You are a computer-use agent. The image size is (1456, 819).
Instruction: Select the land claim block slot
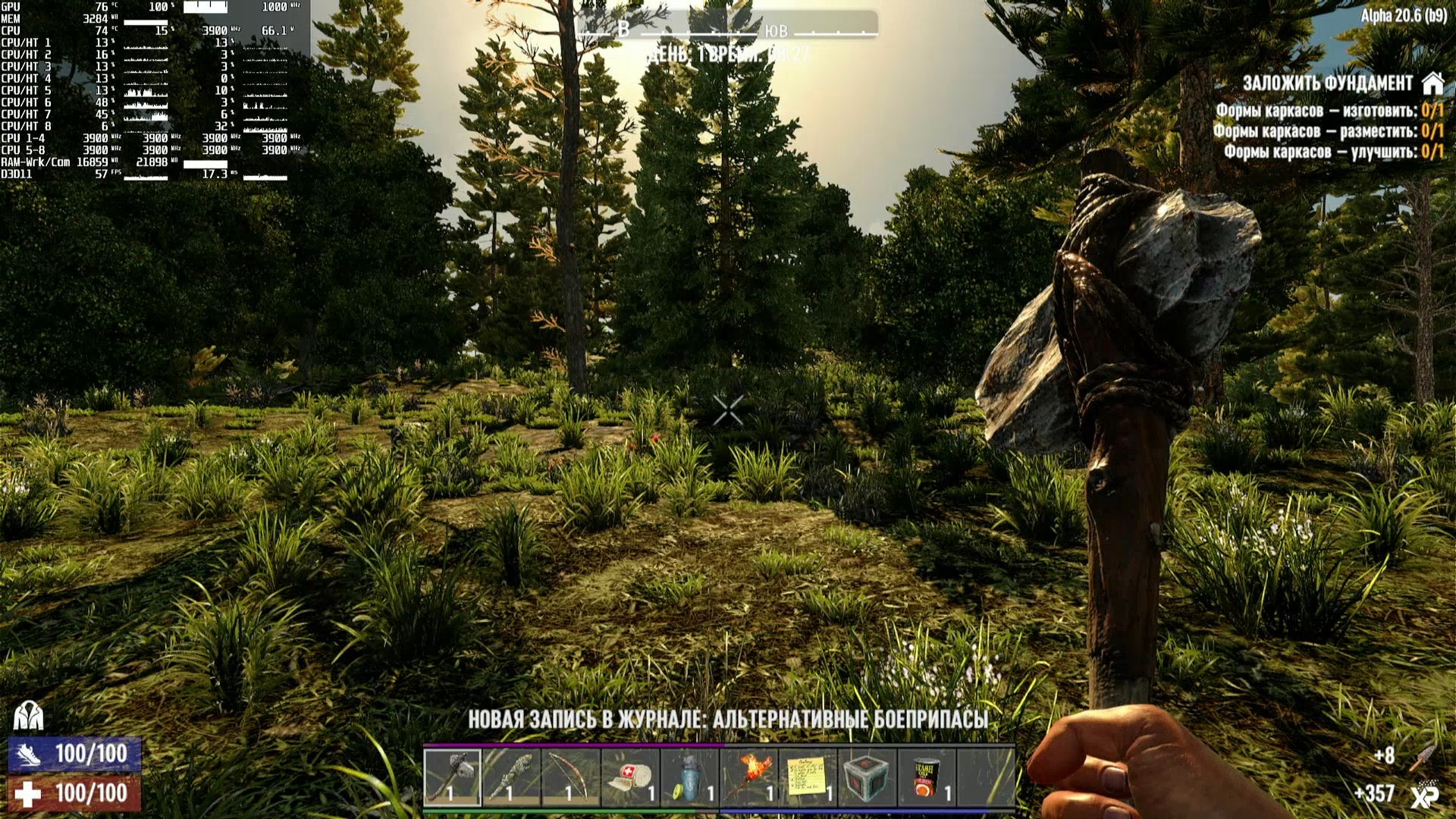[x=868, y=777]
